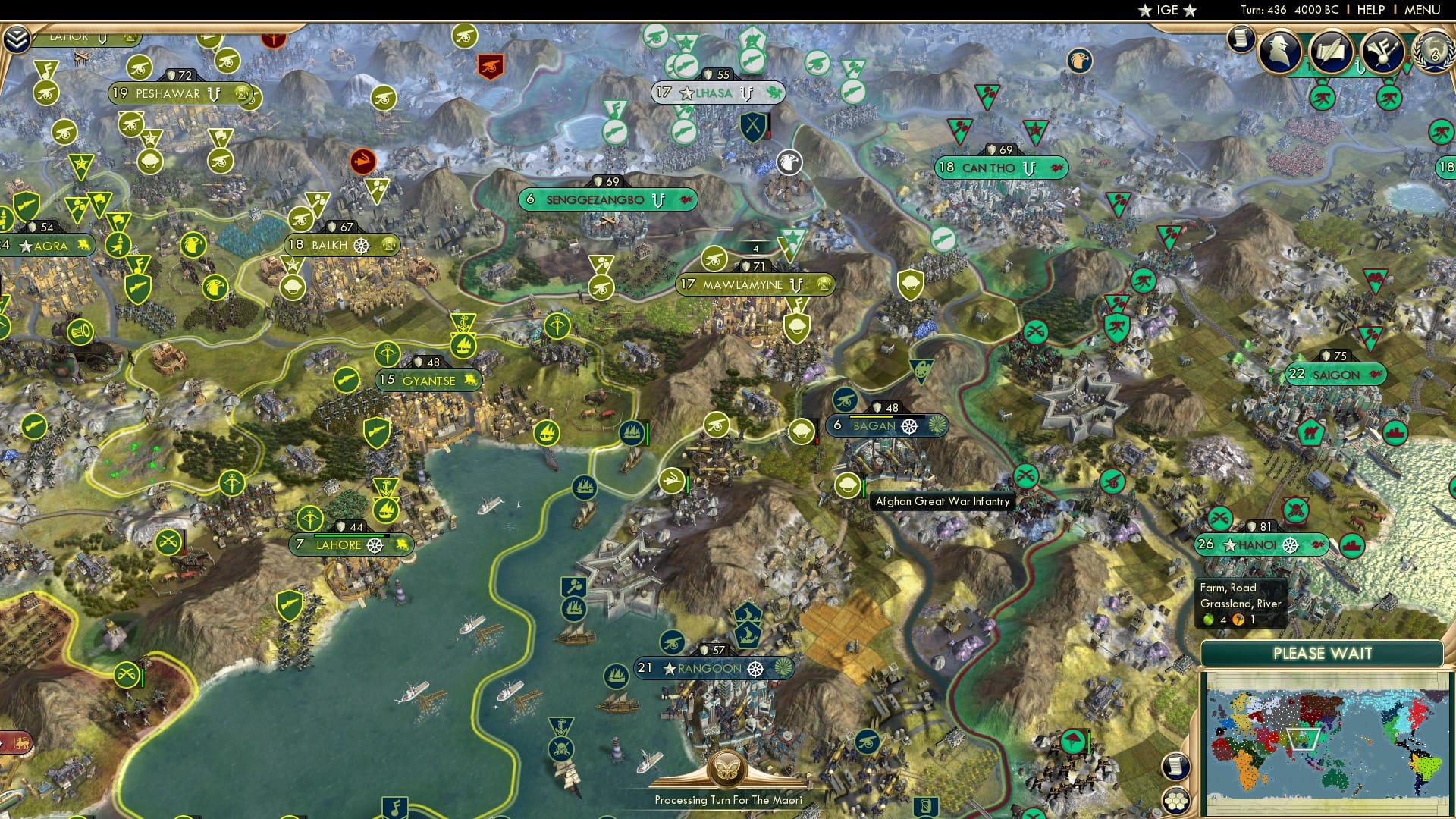This screenshot has width=1456, height=819.
Task: Open the Espionage overview spy icon
Action: 1280,50
